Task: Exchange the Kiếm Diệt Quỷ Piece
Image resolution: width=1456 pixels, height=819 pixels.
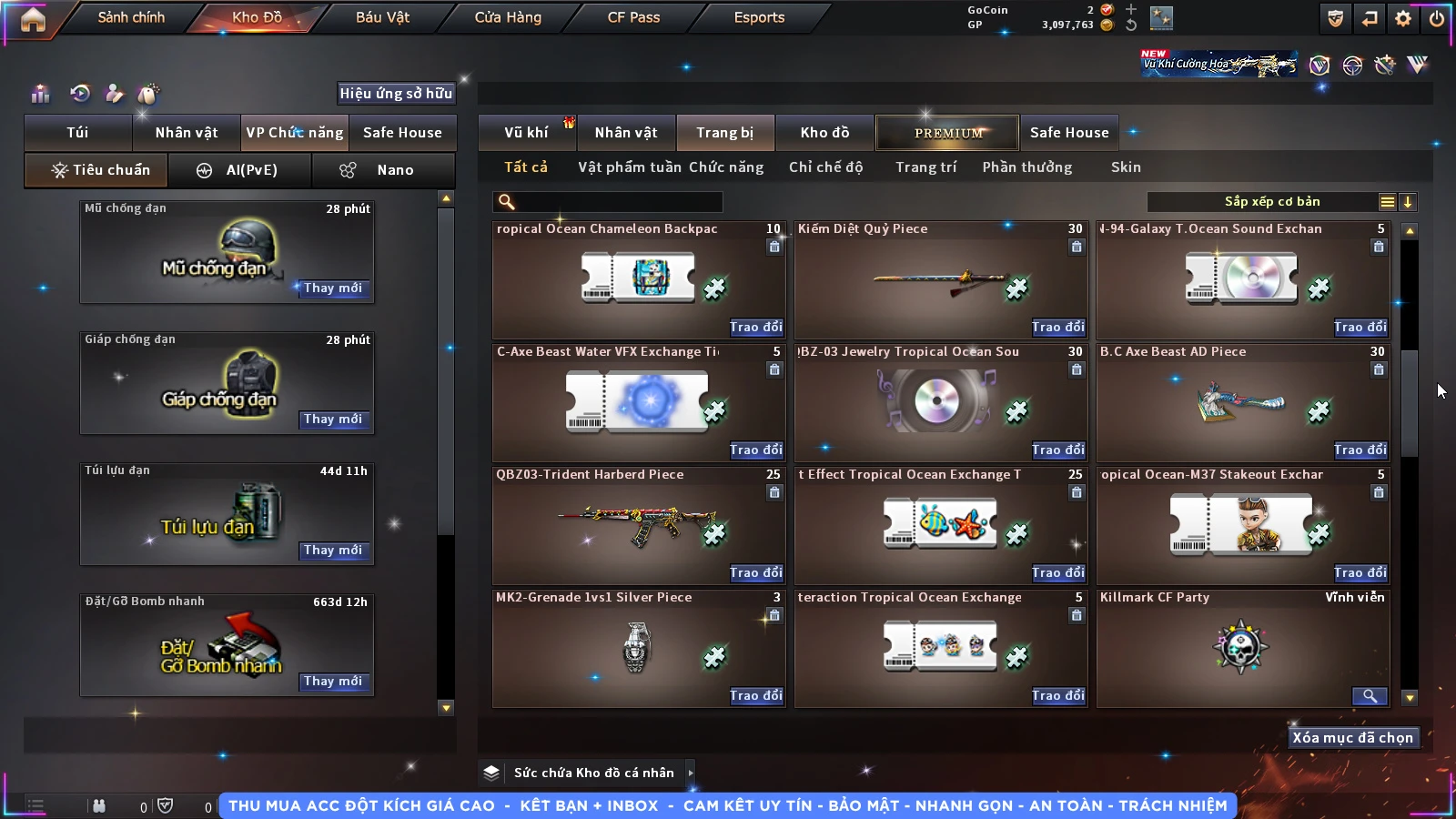Action: click(1058, 328)
